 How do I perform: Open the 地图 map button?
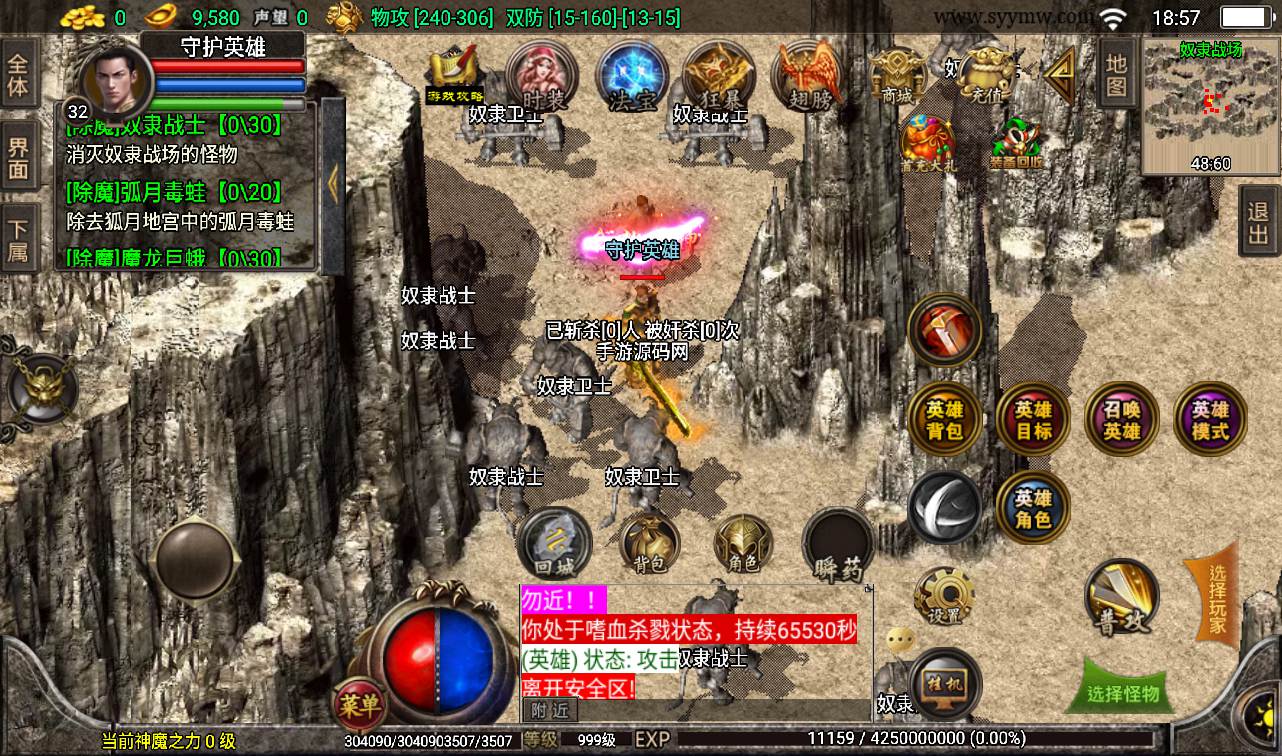point(1117,76)
